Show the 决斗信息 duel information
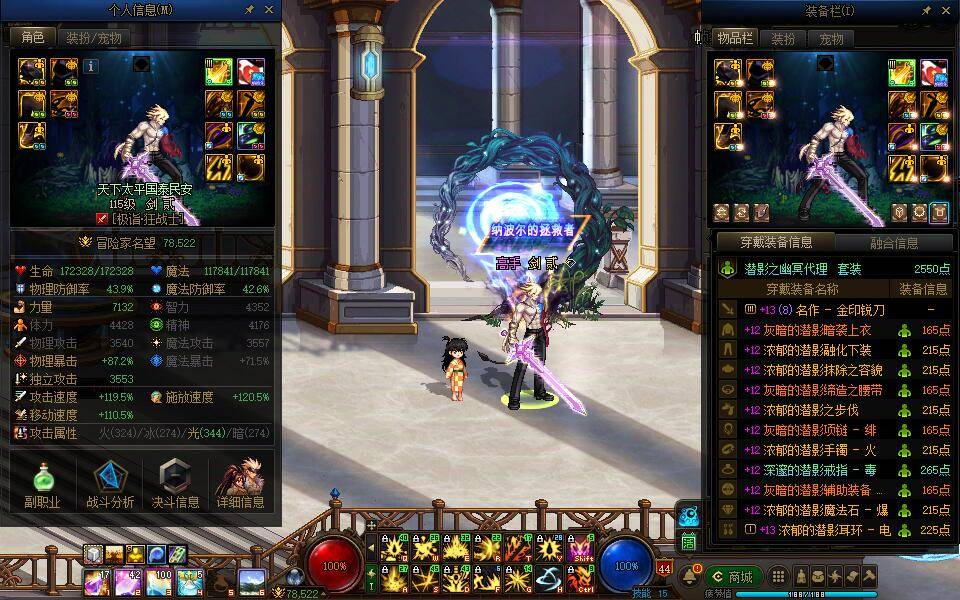This screenshot has height=600, width=960. pyautogui.click(x=175, y=485)
